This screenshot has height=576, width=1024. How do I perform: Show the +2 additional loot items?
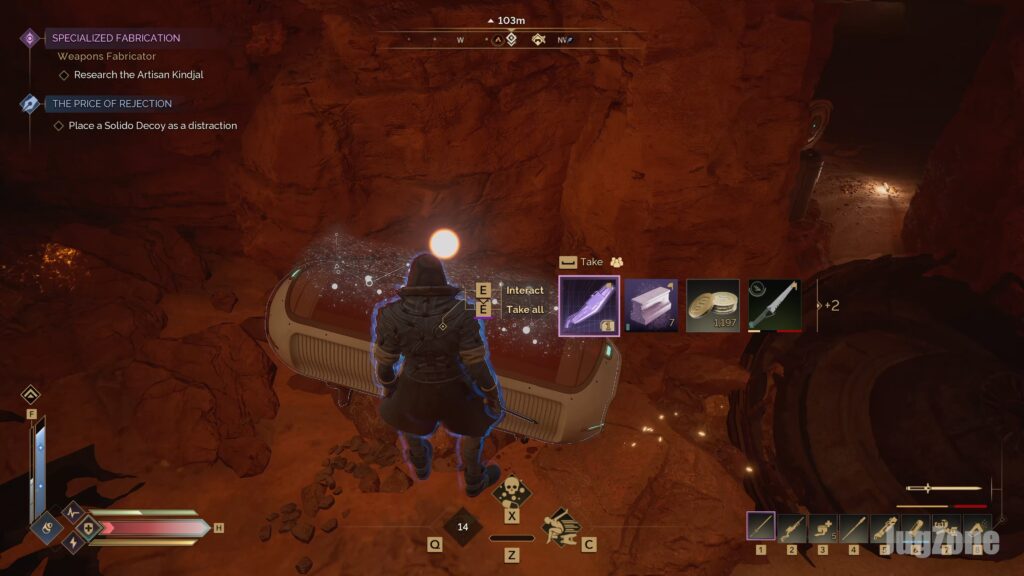[830, 306]
